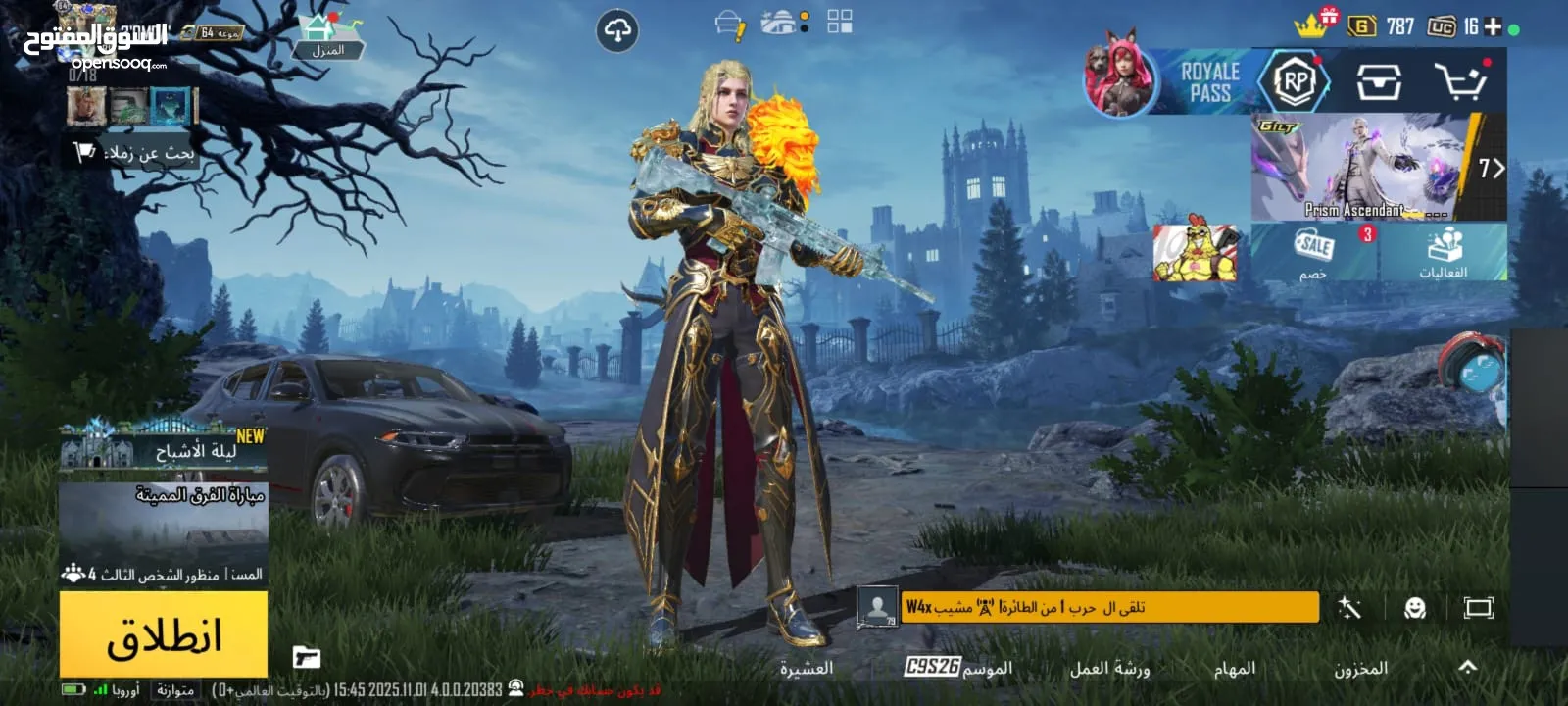Open the المهام missions tab
This screenshot has width=1568, height=706.
click(x=1234, y=669)
